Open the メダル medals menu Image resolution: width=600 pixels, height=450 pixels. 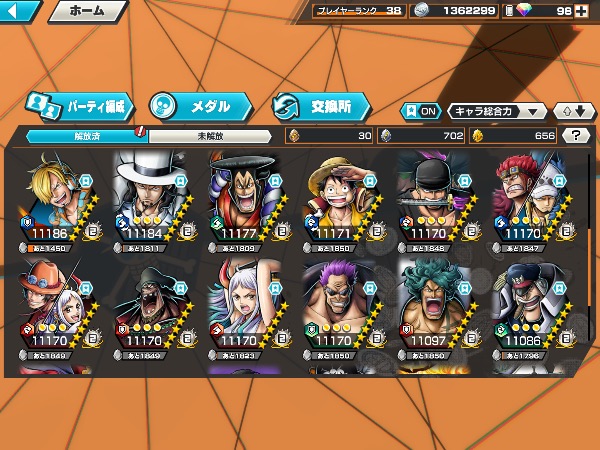click(x=198, y=105)
